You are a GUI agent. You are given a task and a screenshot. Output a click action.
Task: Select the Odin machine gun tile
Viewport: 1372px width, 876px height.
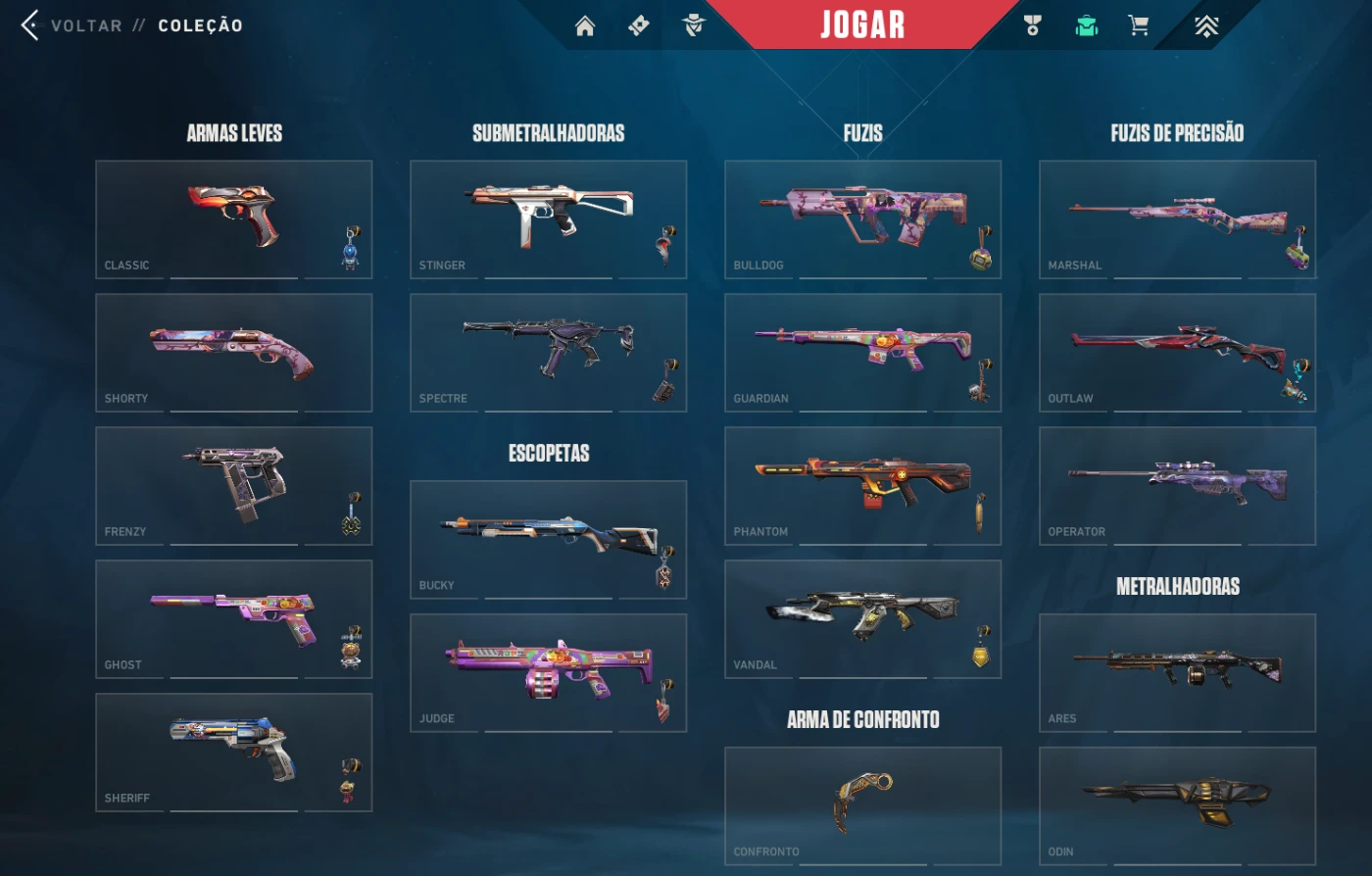(1177, 805)
